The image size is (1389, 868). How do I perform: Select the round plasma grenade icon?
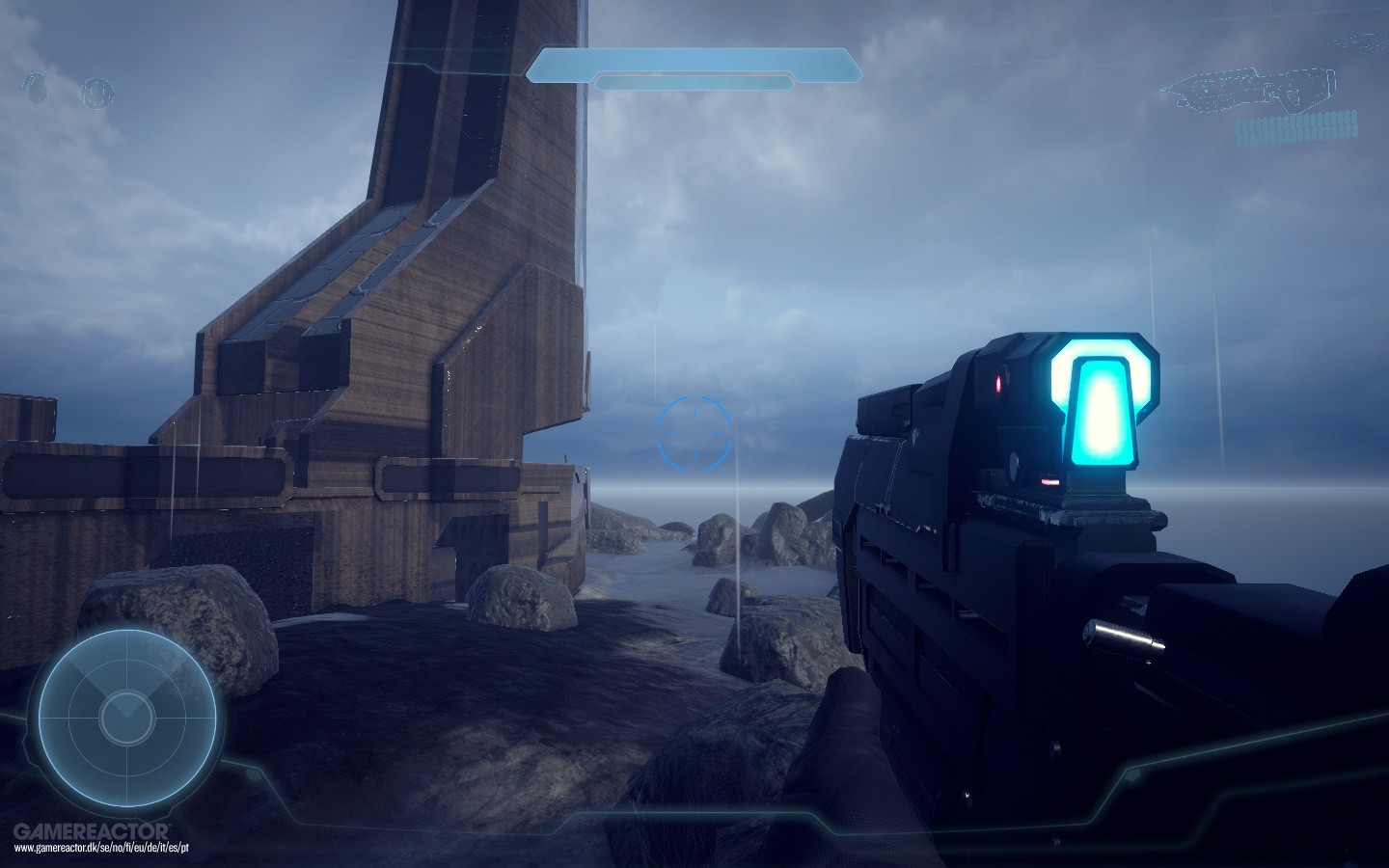click(x=96, y=93)
